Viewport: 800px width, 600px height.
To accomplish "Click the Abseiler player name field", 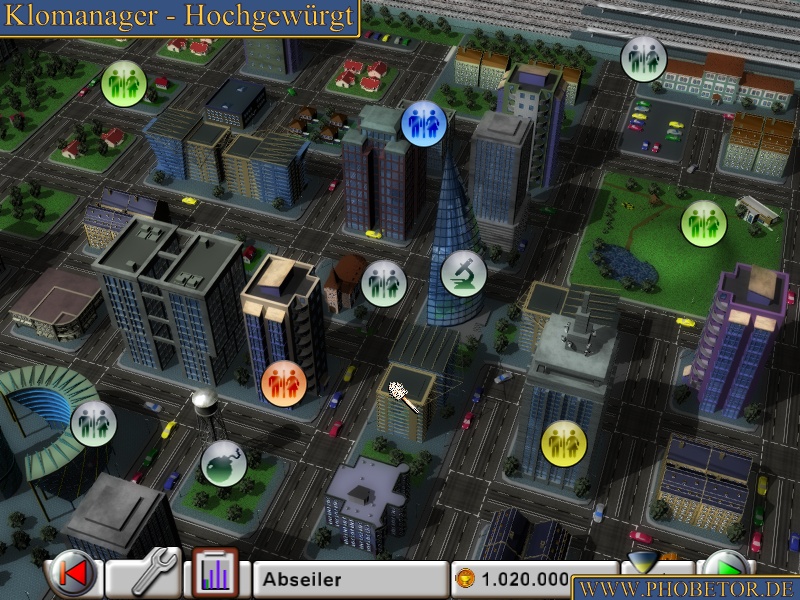I will 349,579.
